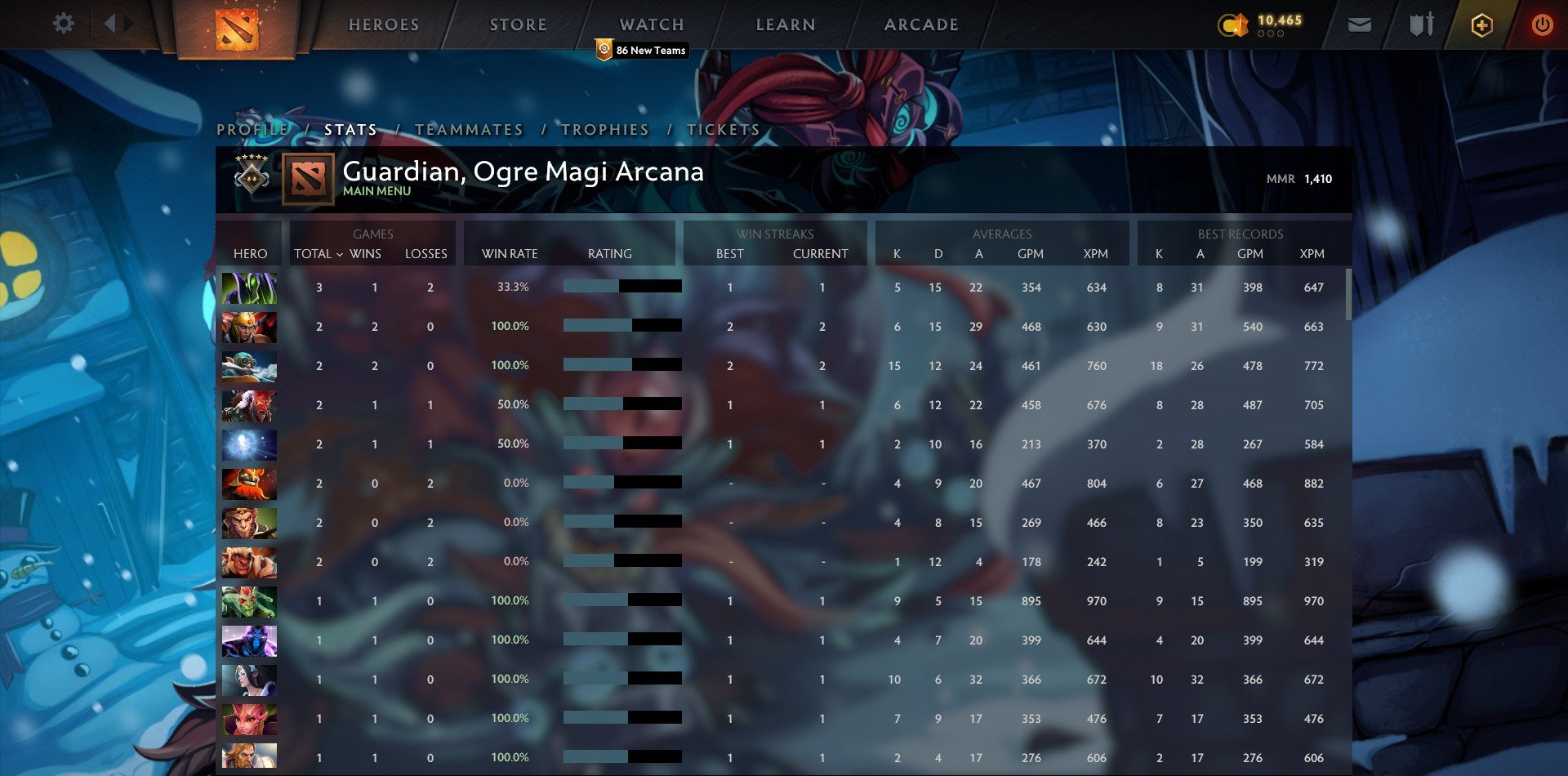Viewport: 1568px width, 776px height.
Task: Open the Armory shield-and-sword icon
Action: 1423,25
